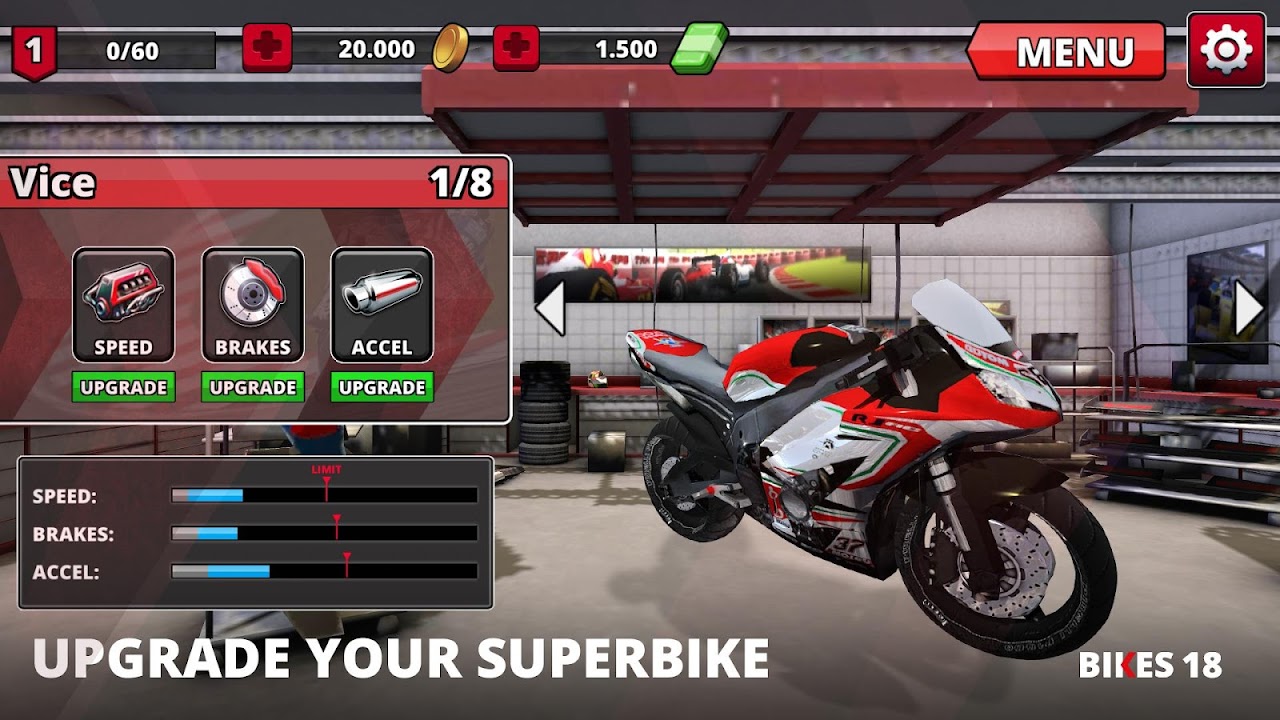Show the previous bike with left arrow
Viewport: 1280px width, 720px height.
click(x=550, y=308)
